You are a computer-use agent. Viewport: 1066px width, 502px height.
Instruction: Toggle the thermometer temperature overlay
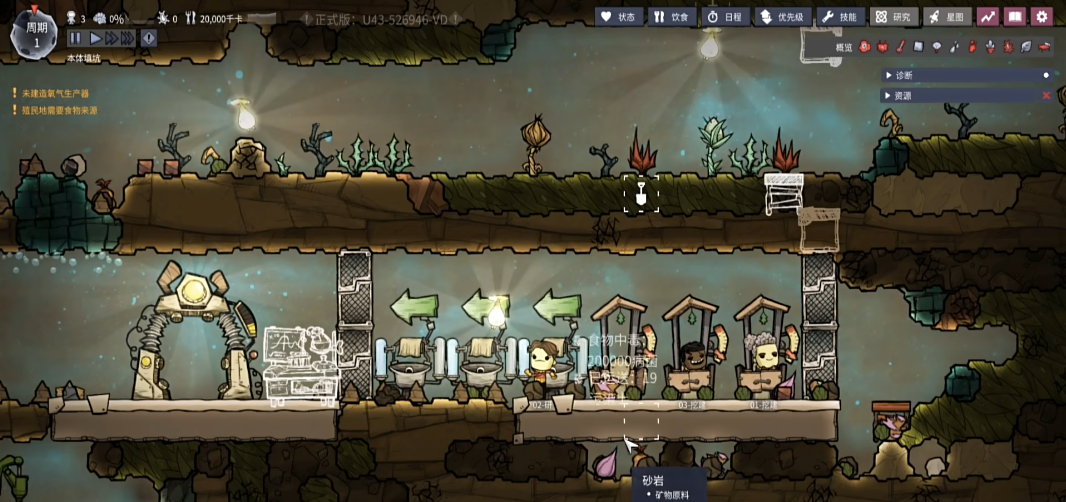[900, 47]
